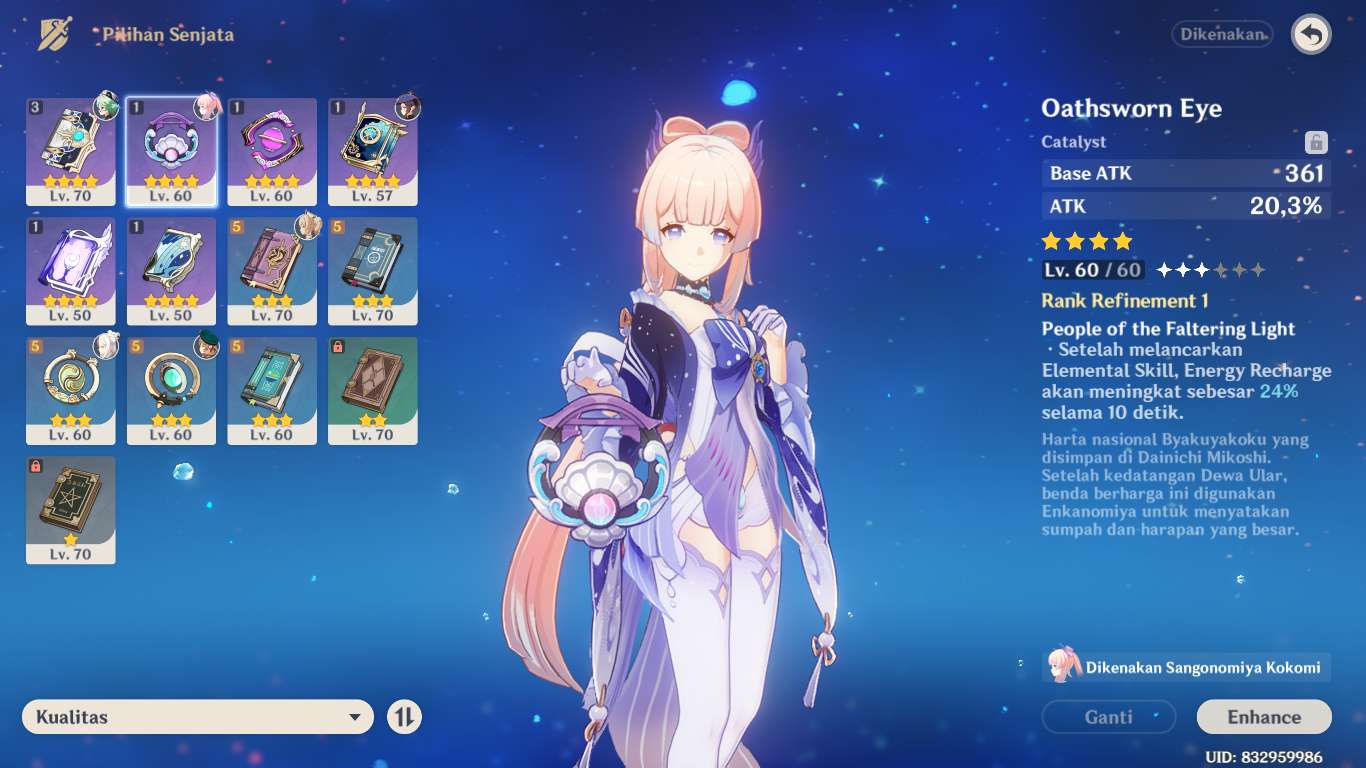1366x768 pixels.
Task: Select the Lv. 50 purple book weapon
Action: click(x=71, y=271)
